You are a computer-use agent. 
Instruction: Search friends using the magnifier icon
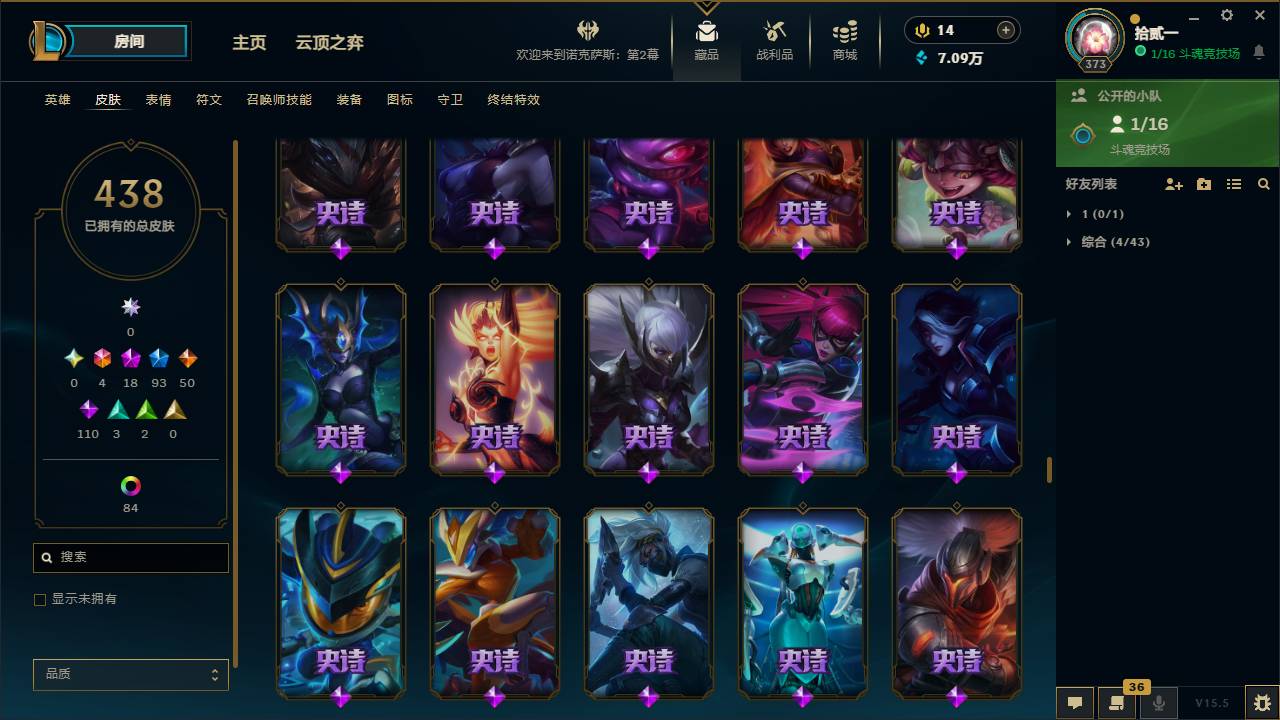click(1263, 184)
